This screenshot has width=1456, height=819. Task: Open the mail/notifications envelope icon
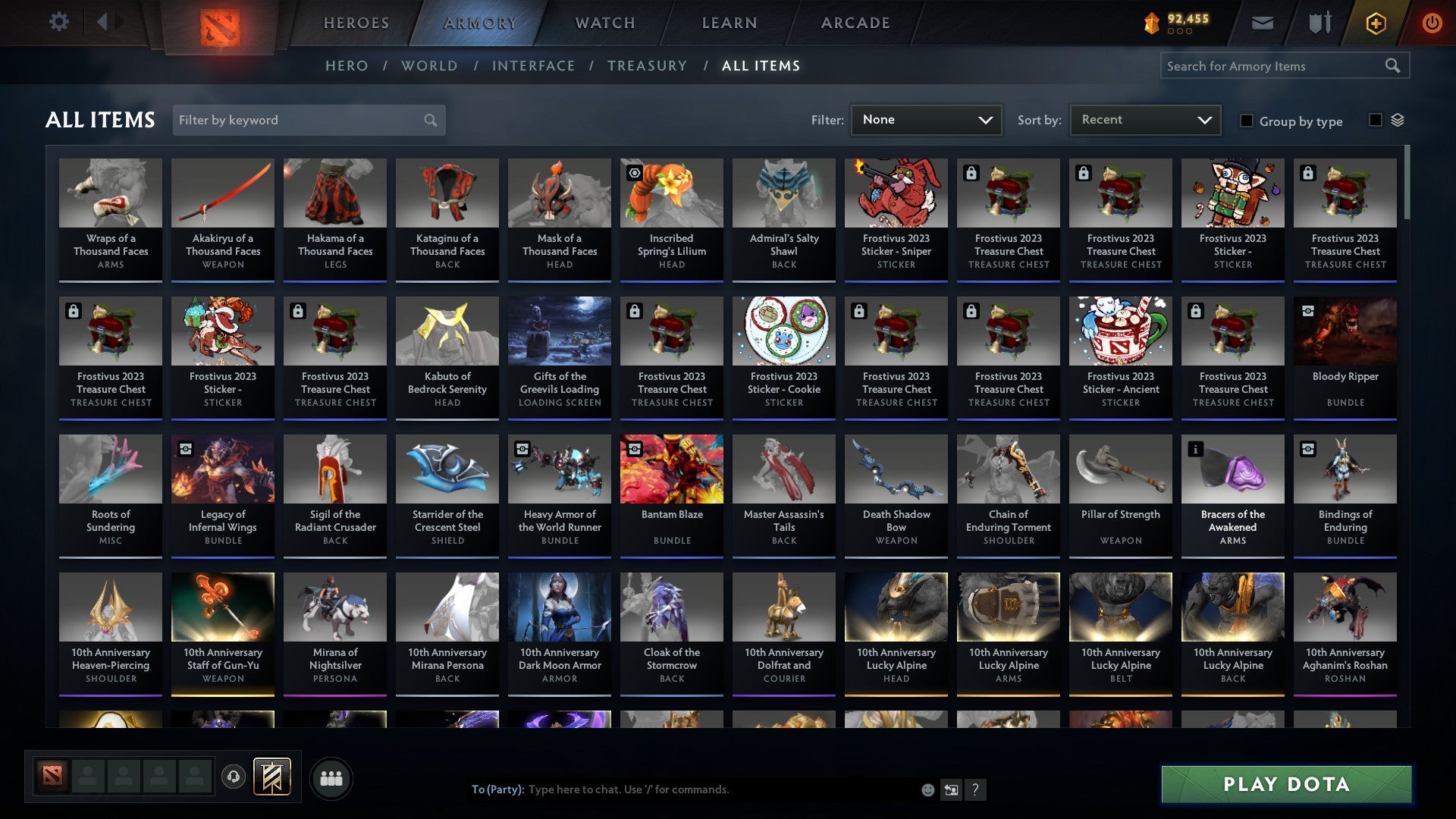1263,22
